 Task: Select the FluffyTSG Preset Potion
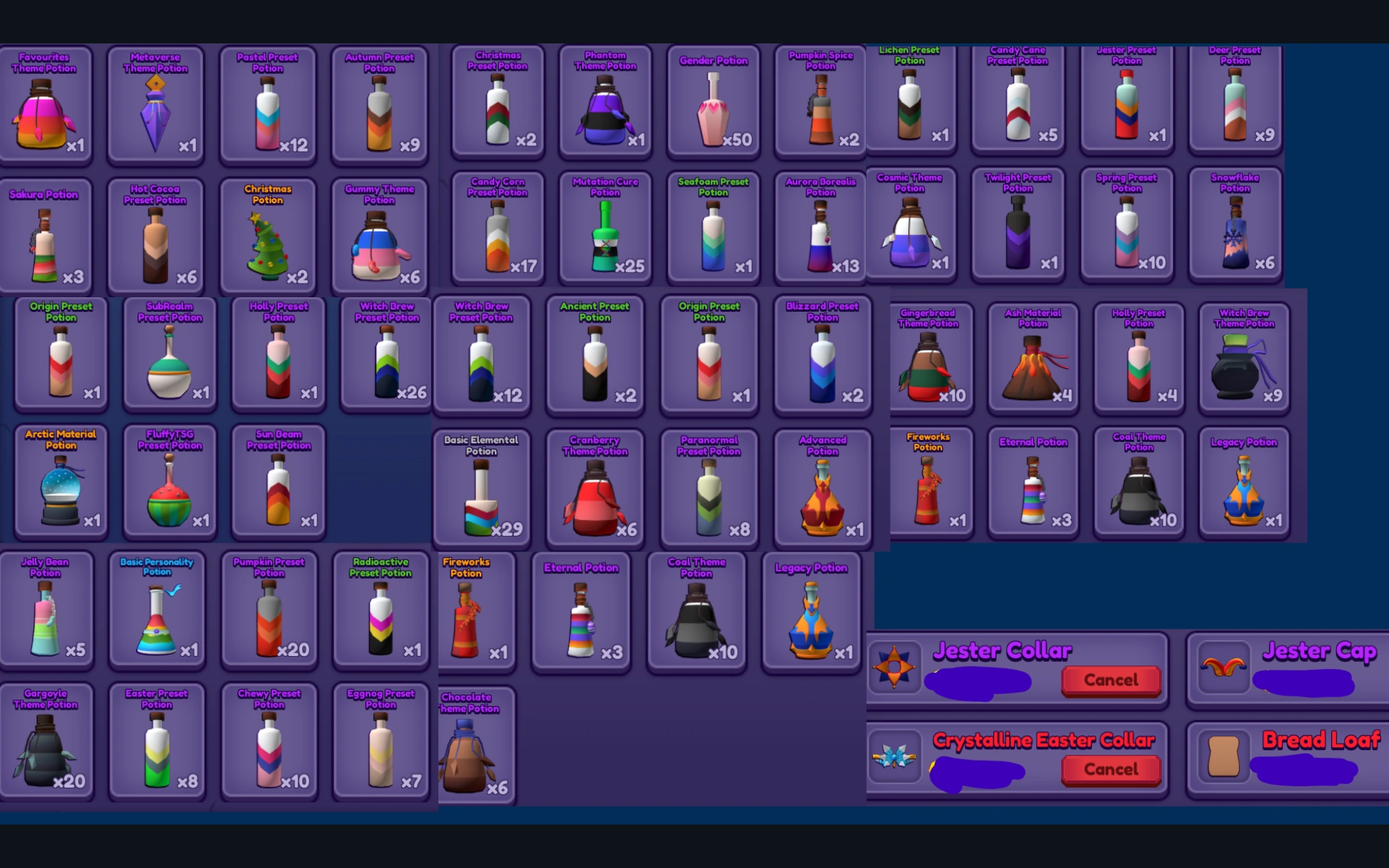(x=169, y=481)
